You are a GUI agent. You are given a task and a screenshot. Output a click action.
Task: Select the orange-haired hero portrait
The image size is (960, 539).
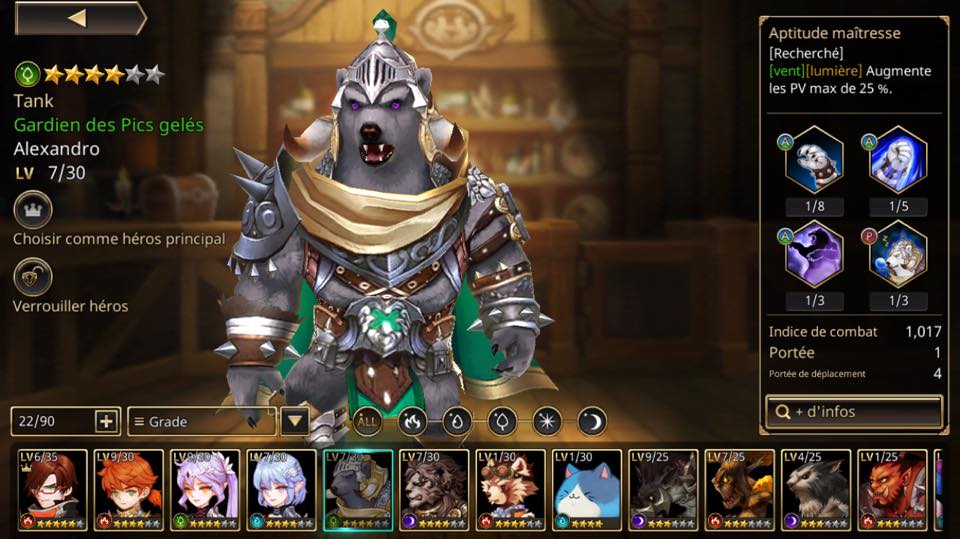click(127, 489)
